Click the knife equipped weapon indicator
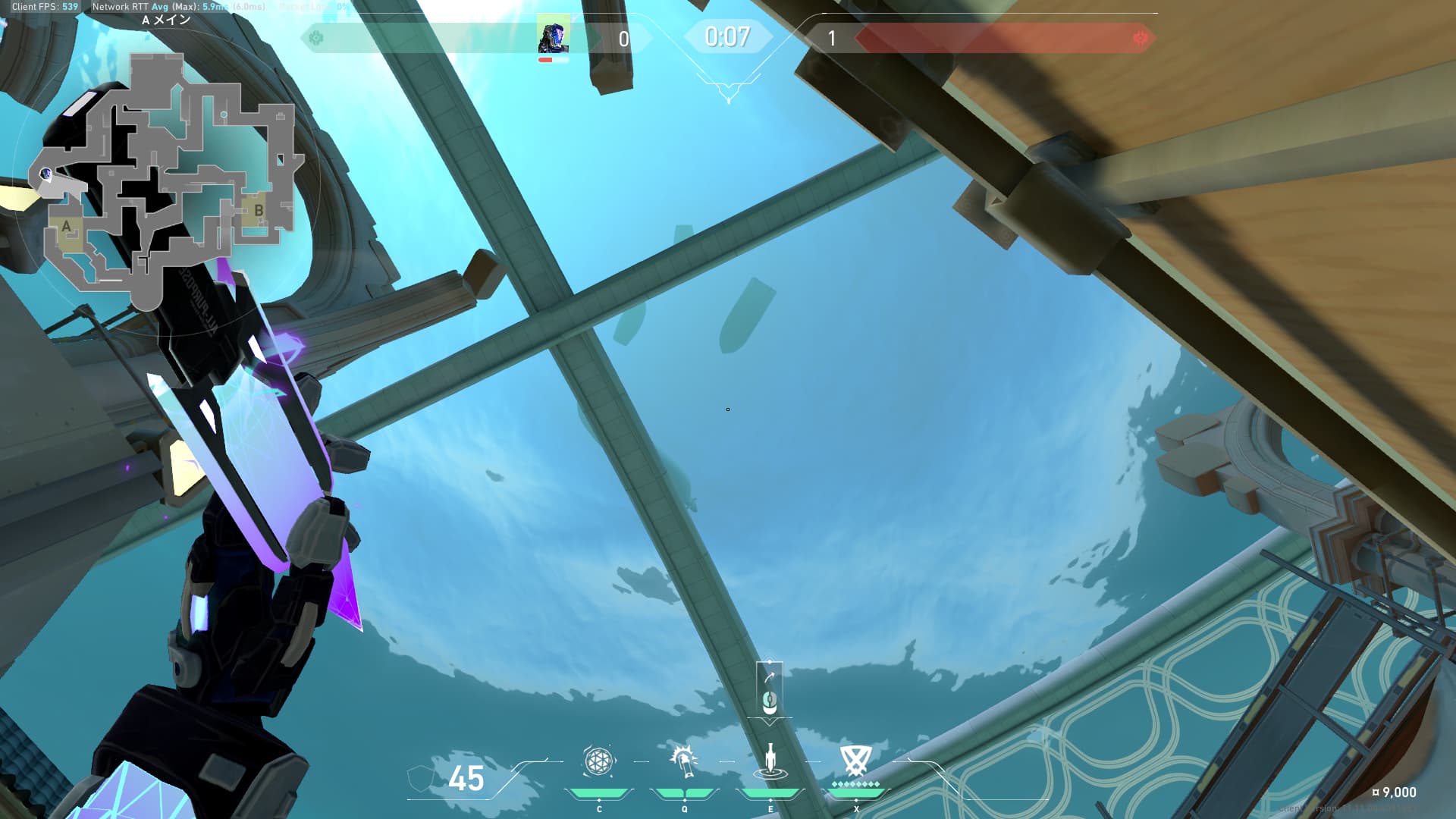 click(769, 689)
